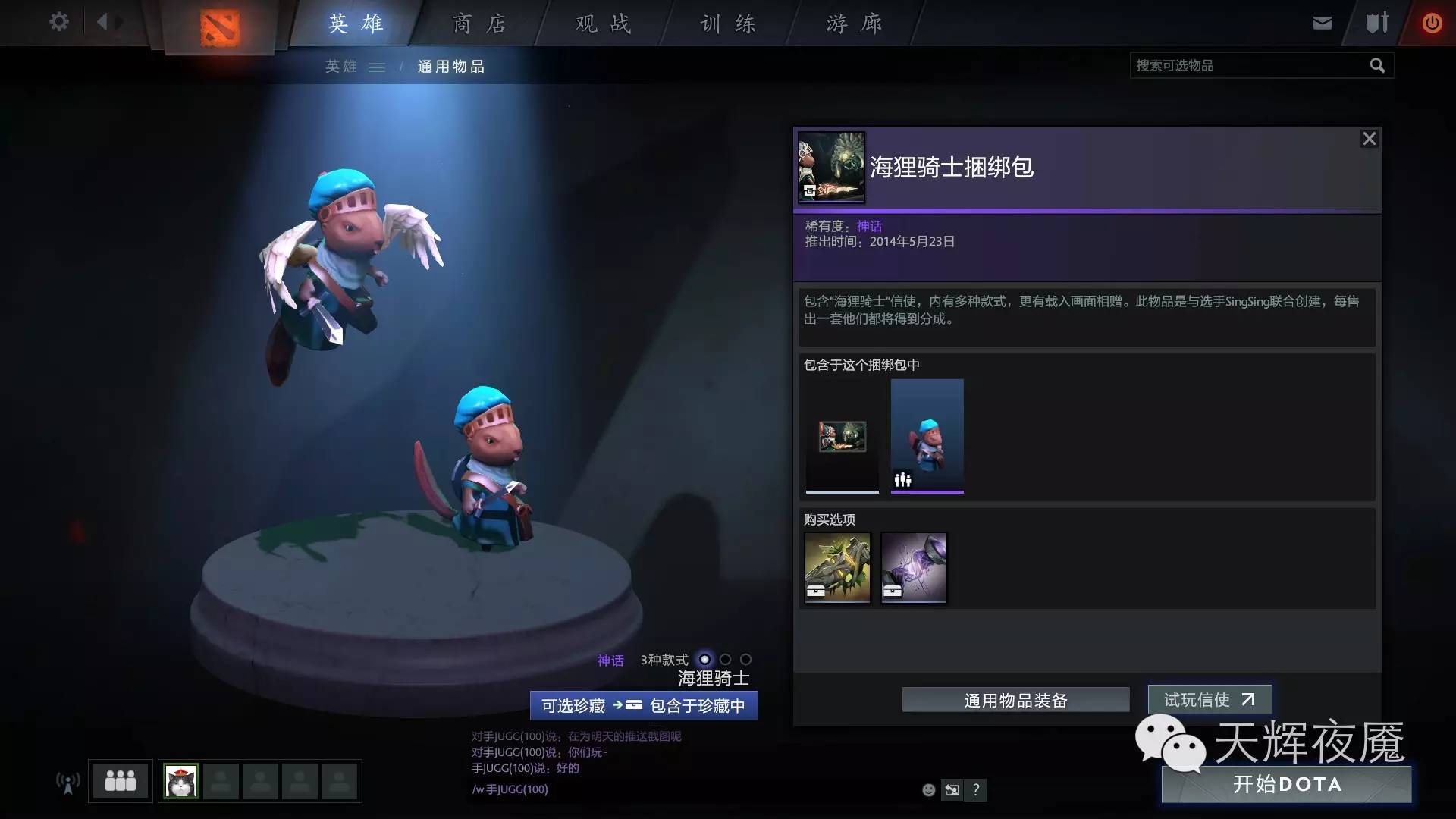Open the hero list hamburger menu beside 英雄
This screenshot has width=1456, height=819.
[x=377, y=67]
